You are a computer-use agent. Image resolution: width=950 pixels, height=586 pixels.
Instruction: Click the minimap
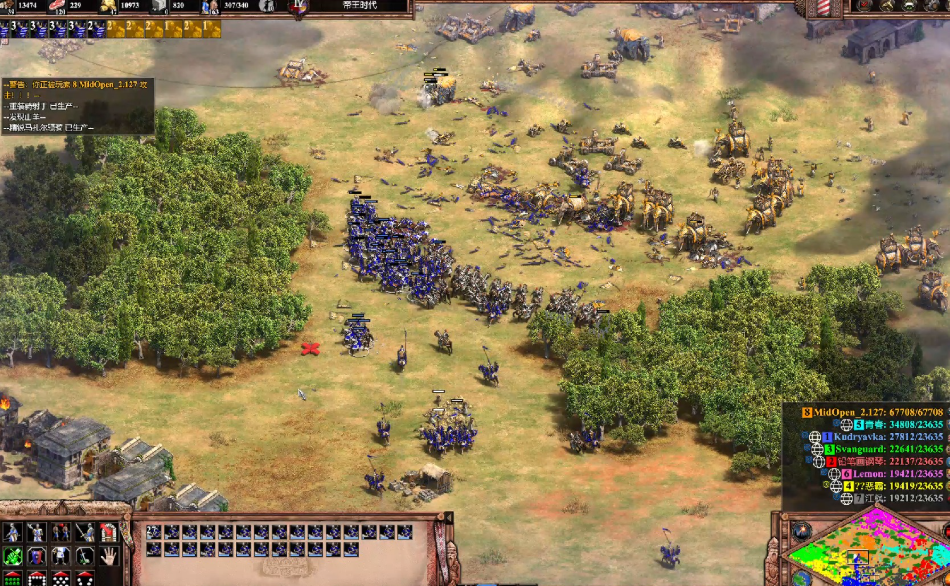point(866,552)
